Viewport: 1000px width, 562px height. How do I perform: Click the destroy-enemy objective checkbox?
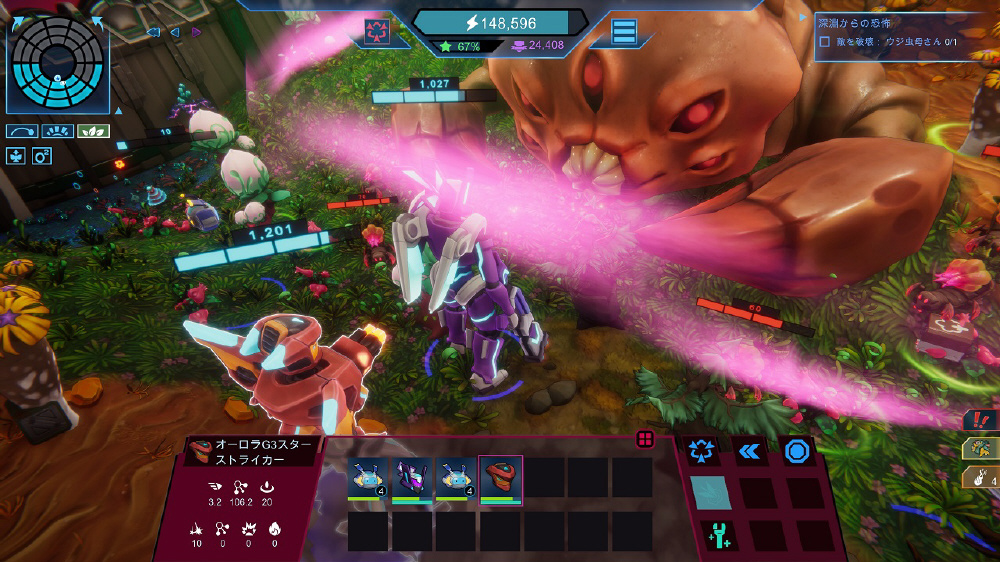(824, 42)
